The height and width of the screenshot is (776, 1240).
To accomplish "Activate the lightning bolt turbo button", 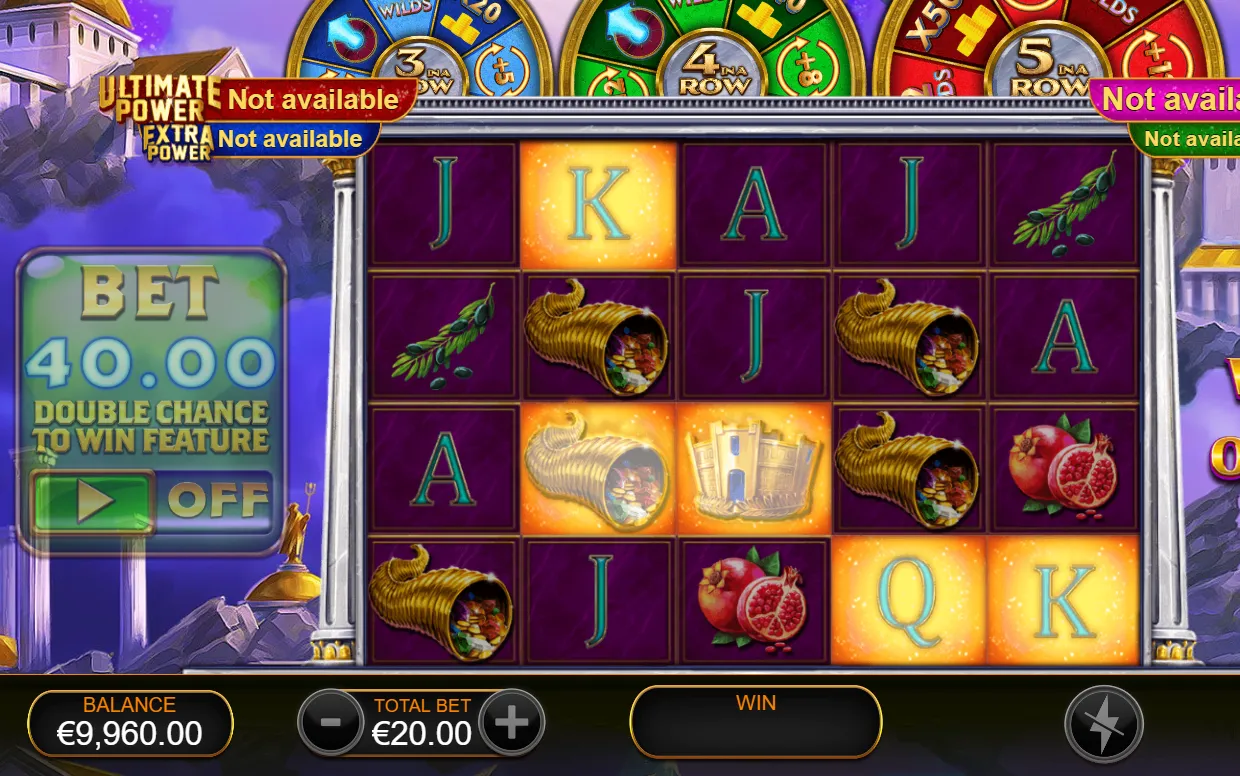I will point(1103,724).
